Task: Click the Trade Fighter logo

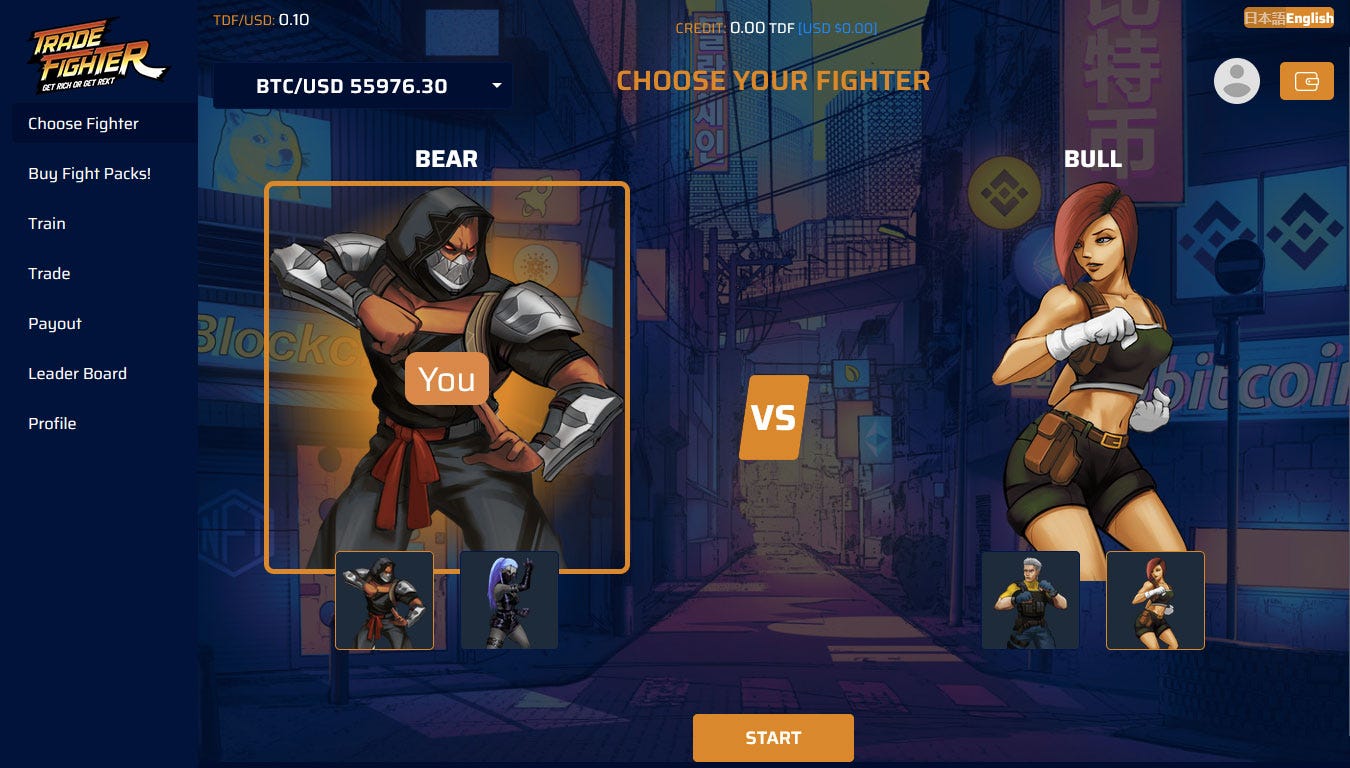Action: click(x=98, y=56)
